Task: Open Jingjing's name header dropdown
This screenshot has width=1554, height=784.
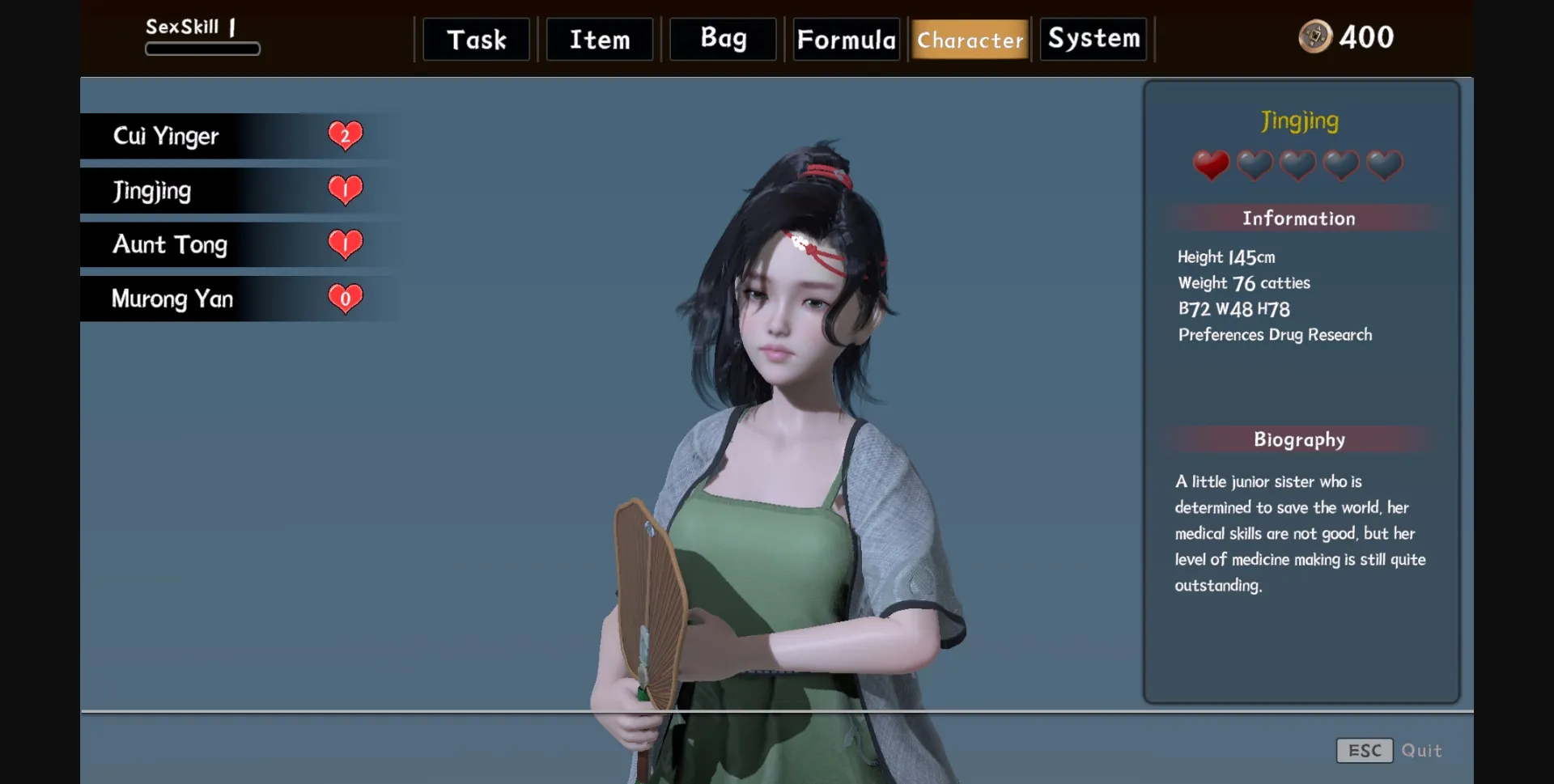Action: click(1299, 121)
